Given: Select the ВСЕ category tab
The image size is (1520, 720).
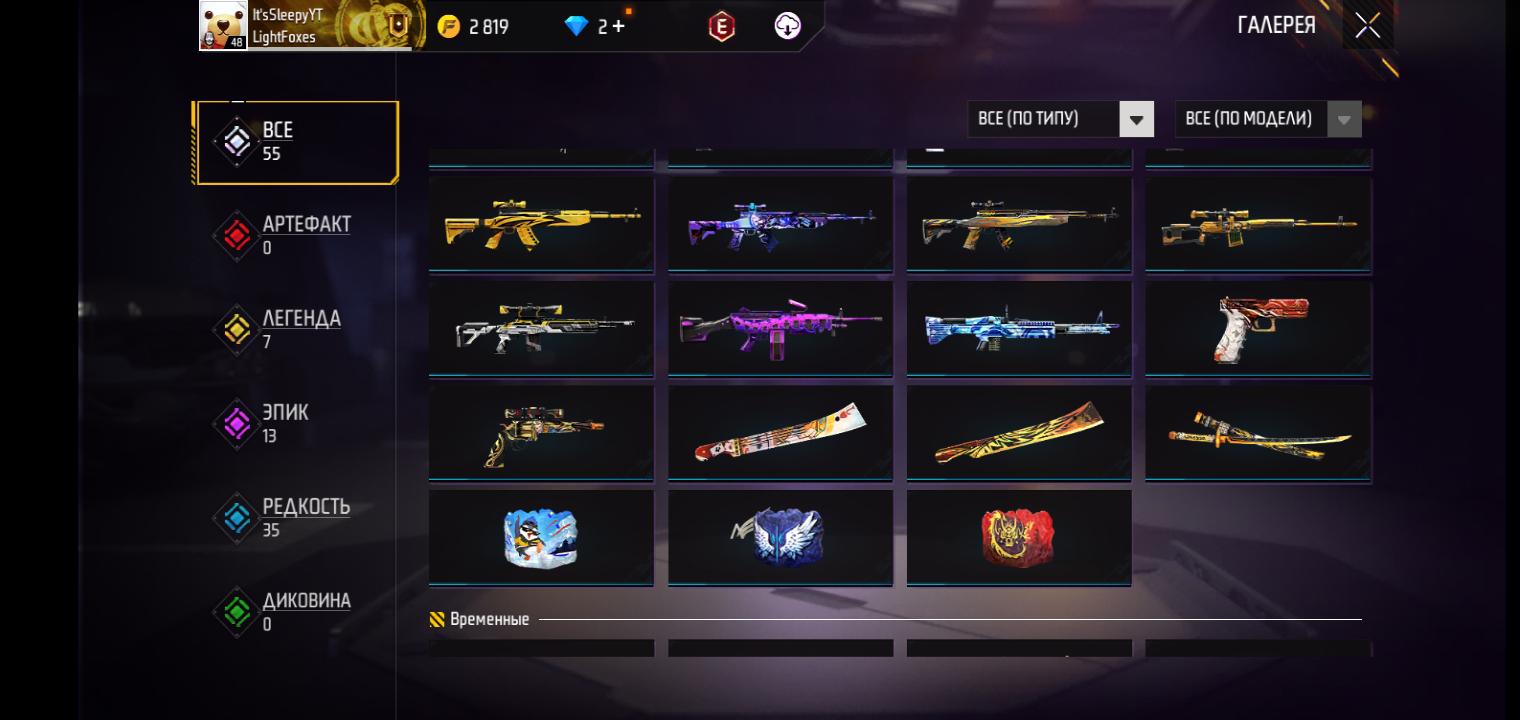Looking at the screenshot, I should point(297,142).
